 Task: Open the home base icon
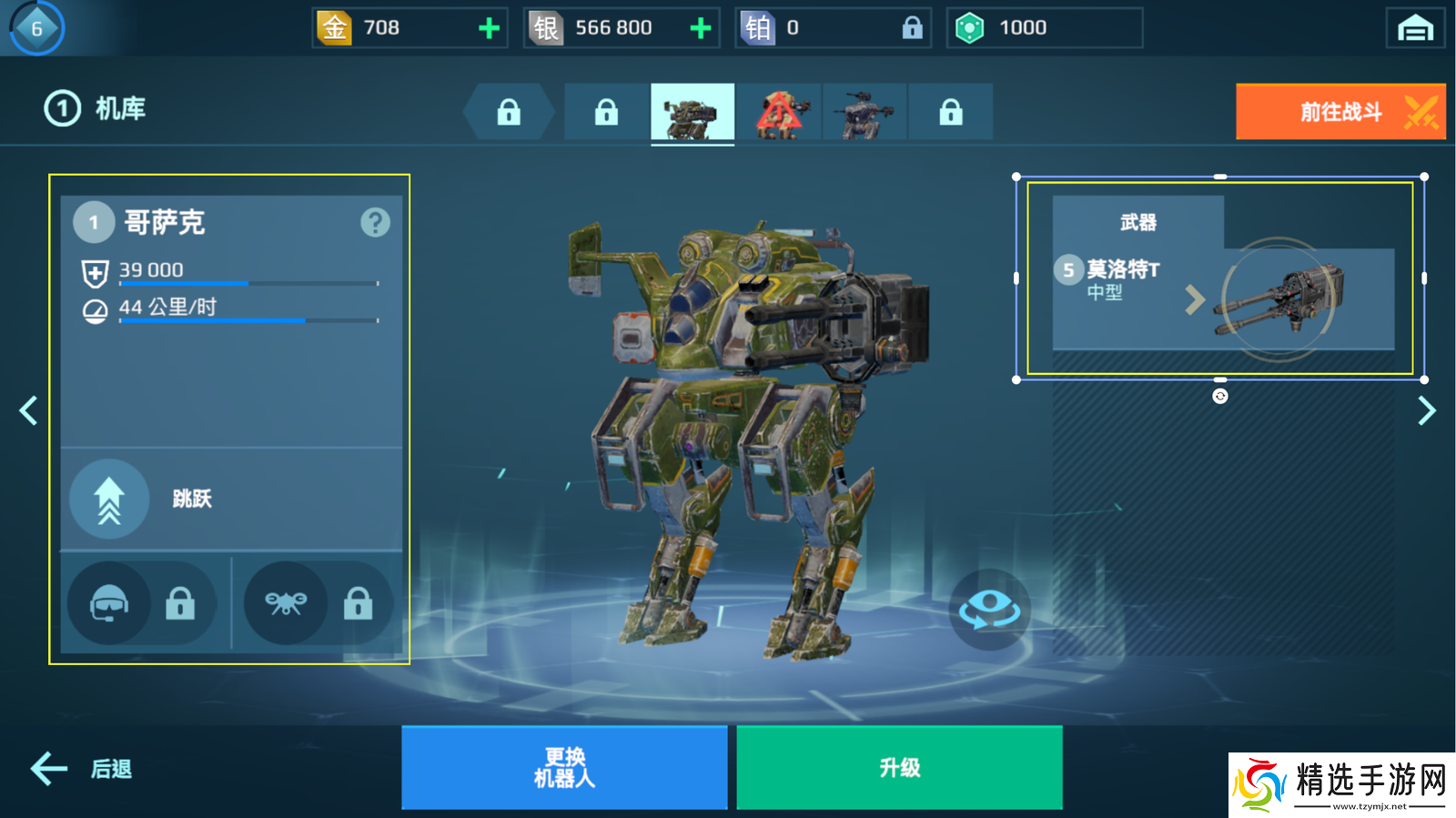[x=1415, y=28]
